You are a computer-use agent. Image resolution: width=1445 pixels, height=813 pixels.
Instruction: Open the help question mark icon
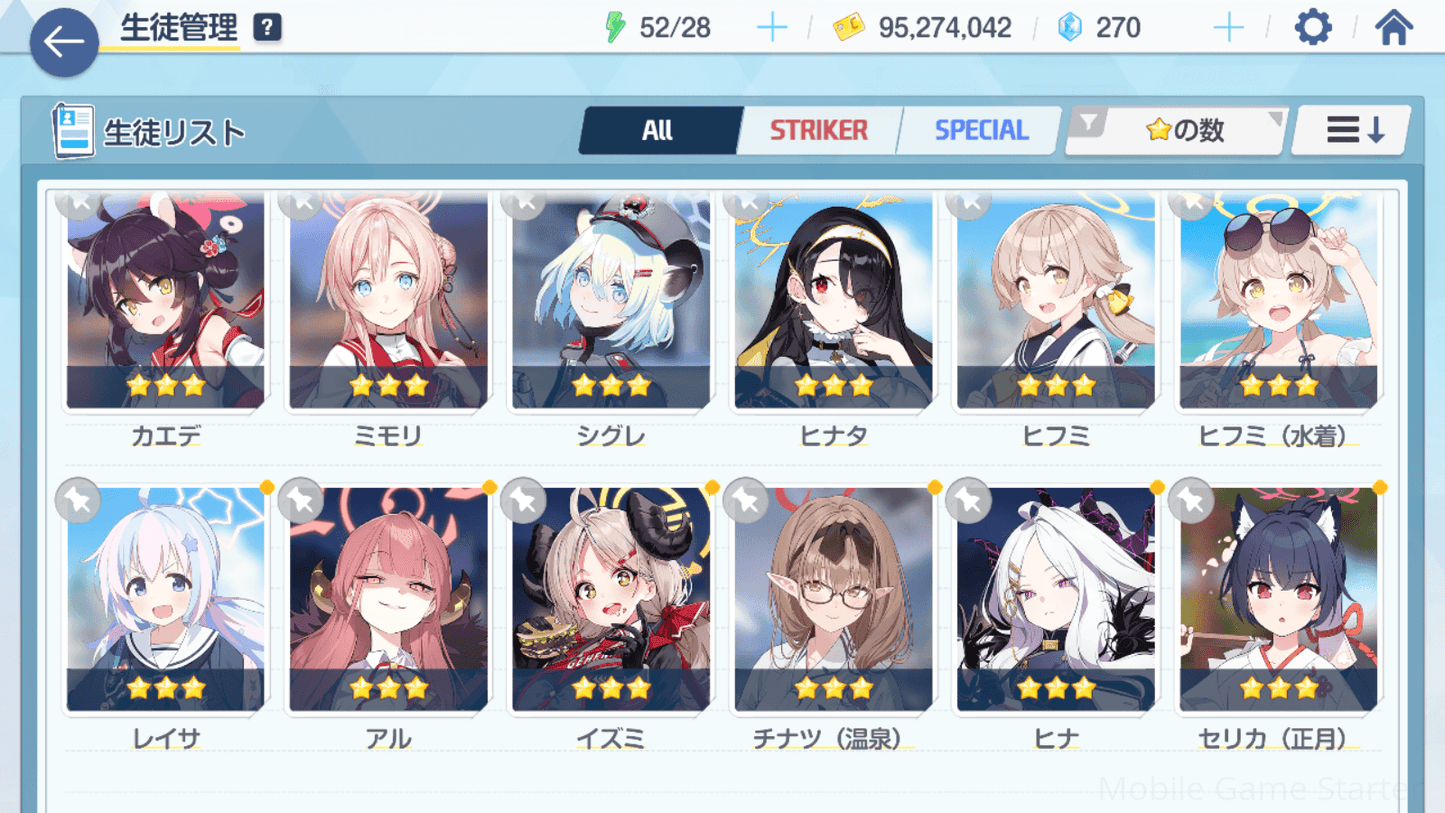(267, 28)
